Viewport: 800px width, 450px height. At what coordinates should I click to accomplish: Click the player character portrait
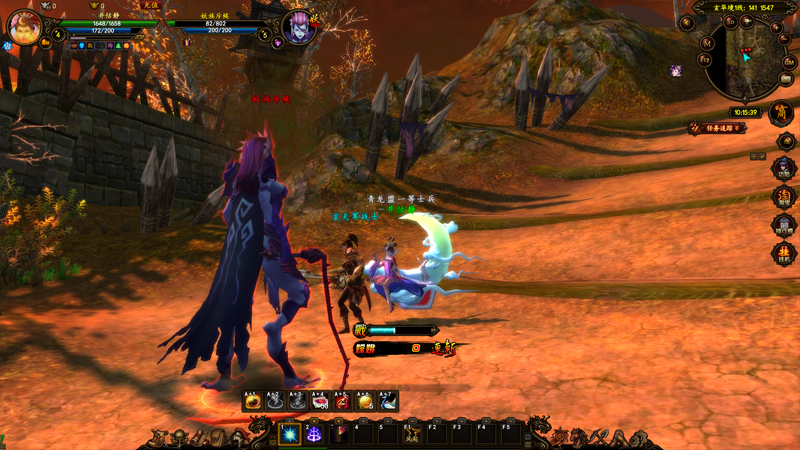pos(25,27)
